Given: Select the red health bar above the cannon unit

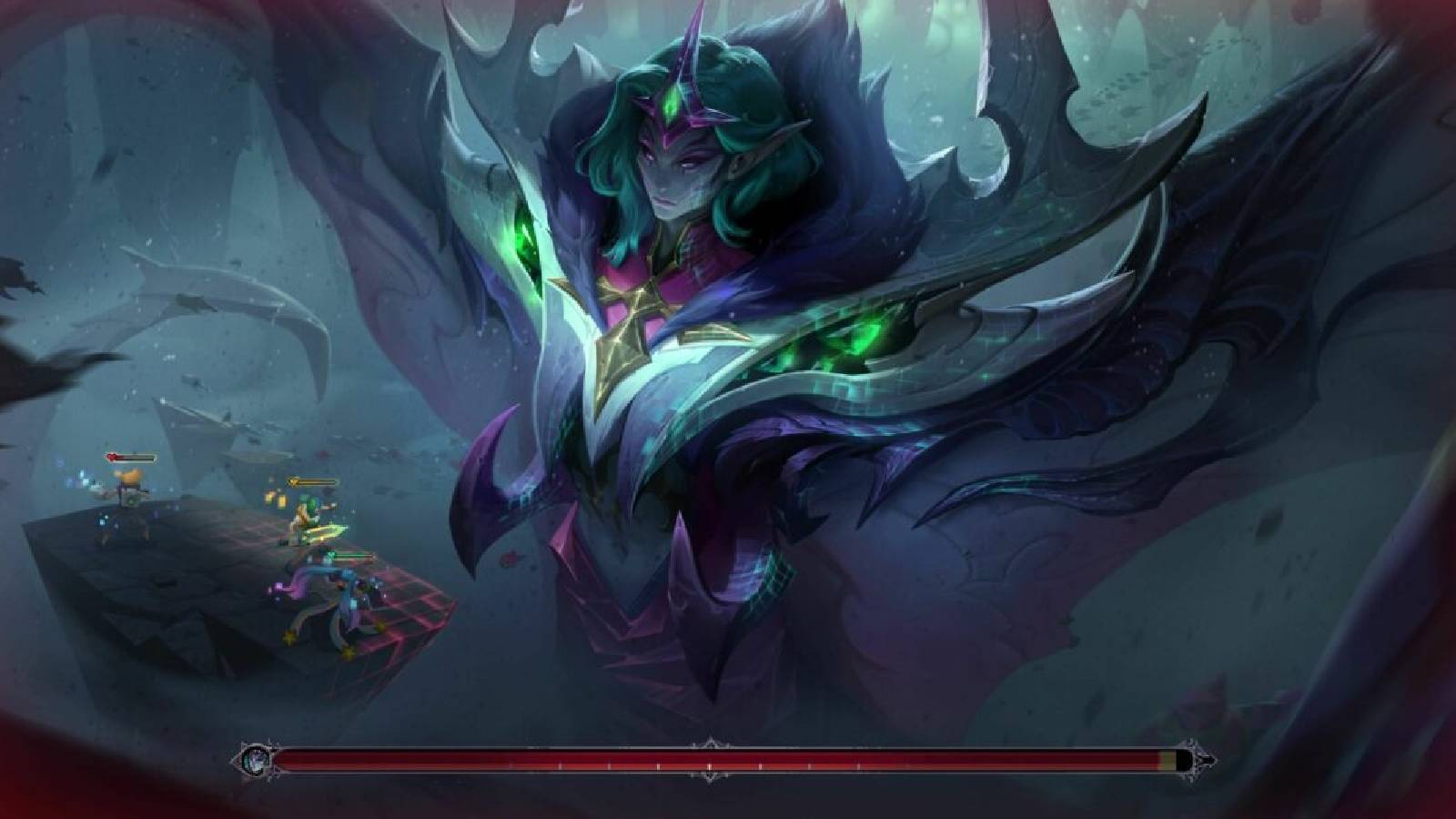Looking at the screenshot, I should (136, 458).
